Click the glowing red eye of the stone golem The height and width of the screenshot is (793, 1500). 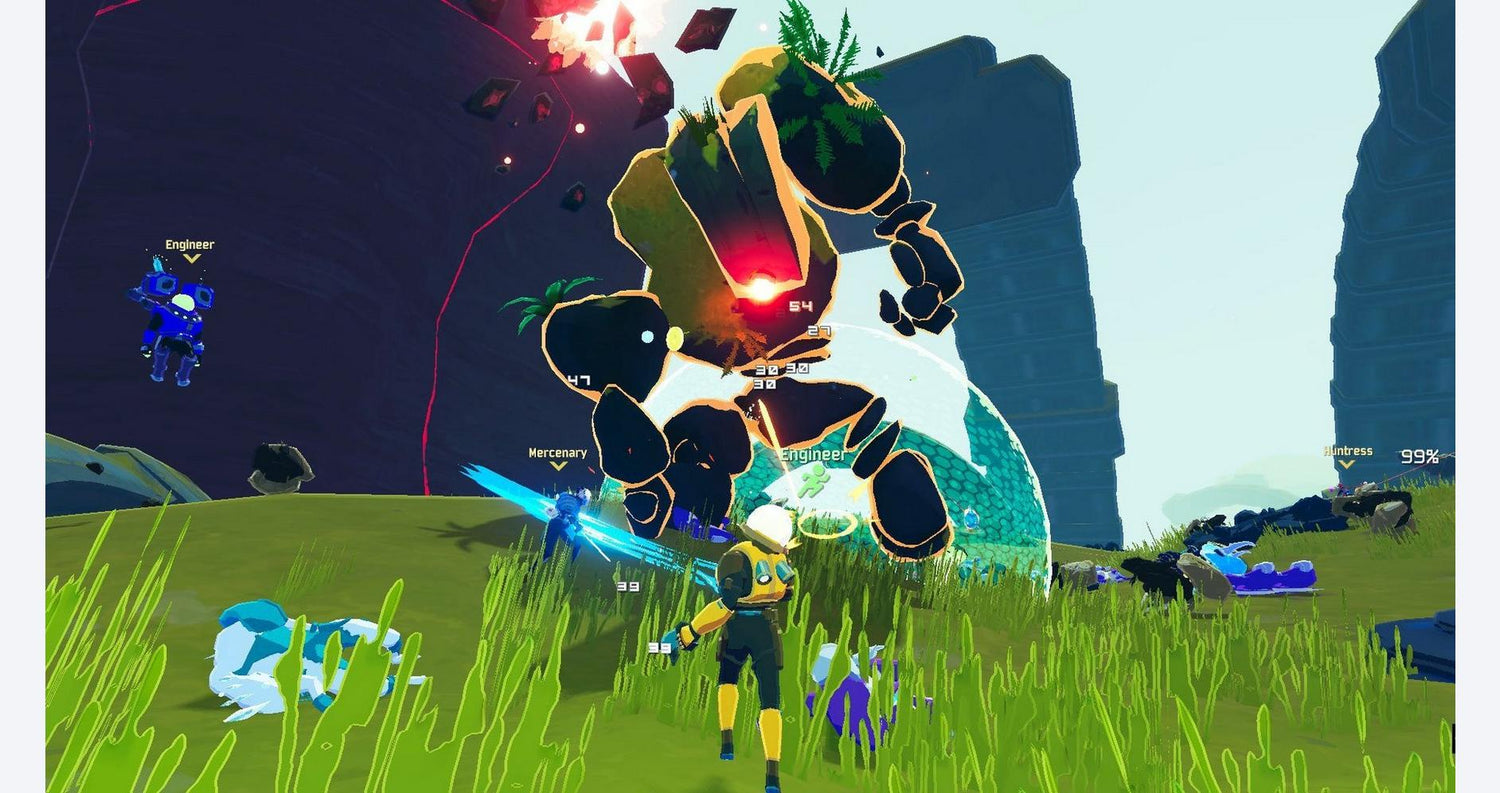coord(762,289)
